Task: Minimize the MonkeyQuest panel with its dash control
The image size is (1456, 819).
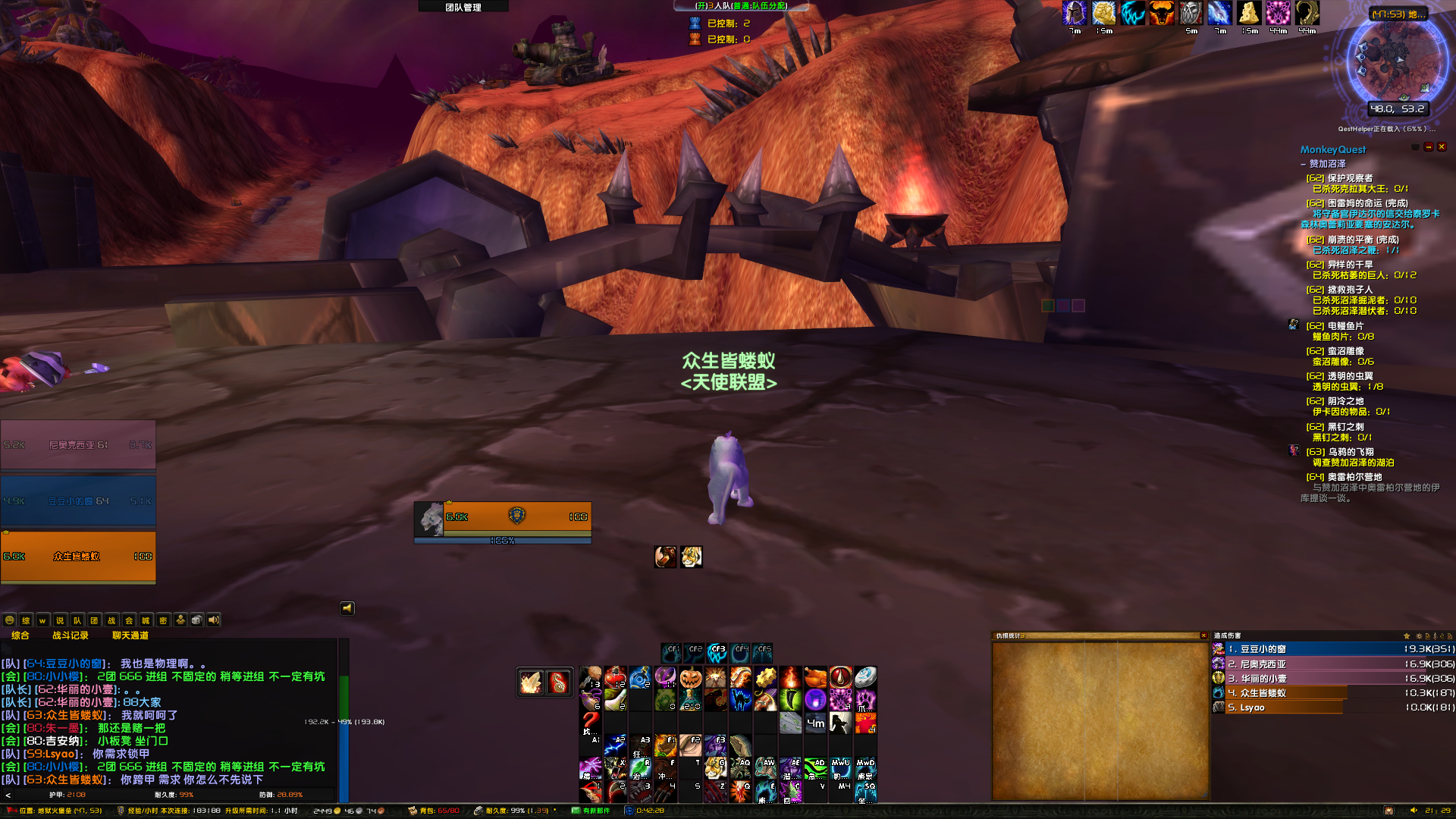Action: pos(1429,148)
